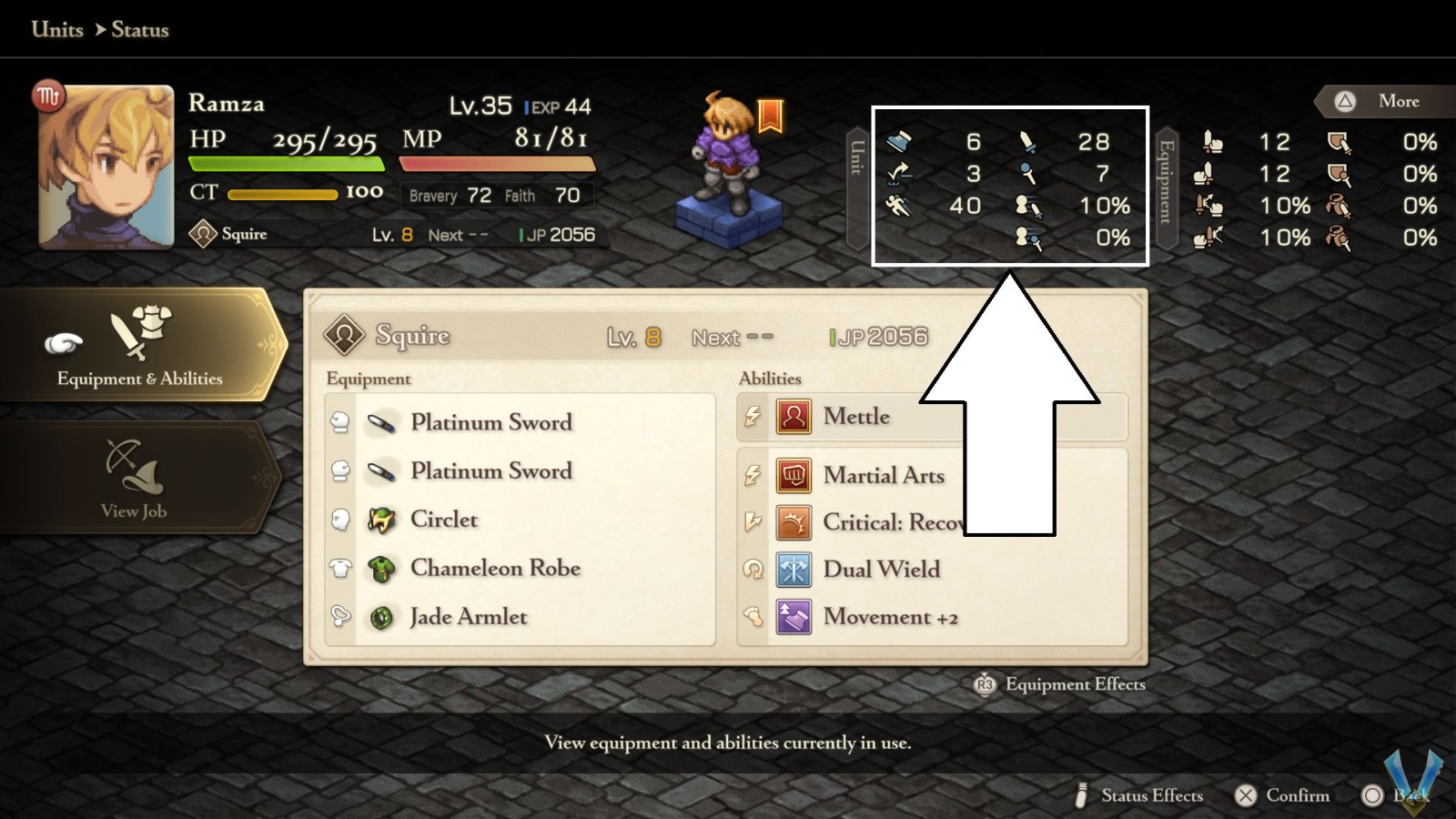Click Ramza's Squire job emblem

[x=204, y=234]
